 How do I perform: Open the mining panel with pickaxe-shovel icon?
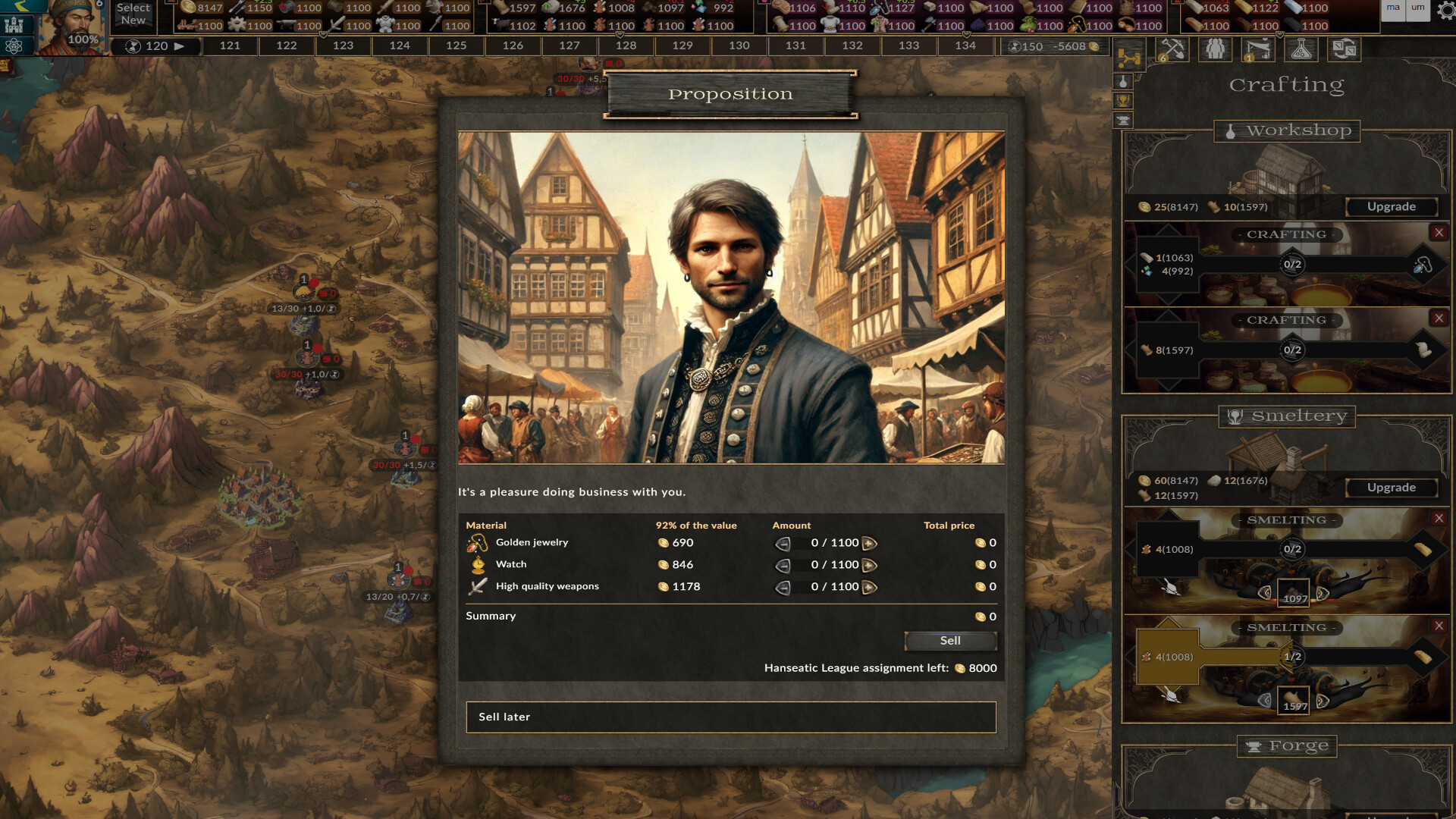(1173, 50)
